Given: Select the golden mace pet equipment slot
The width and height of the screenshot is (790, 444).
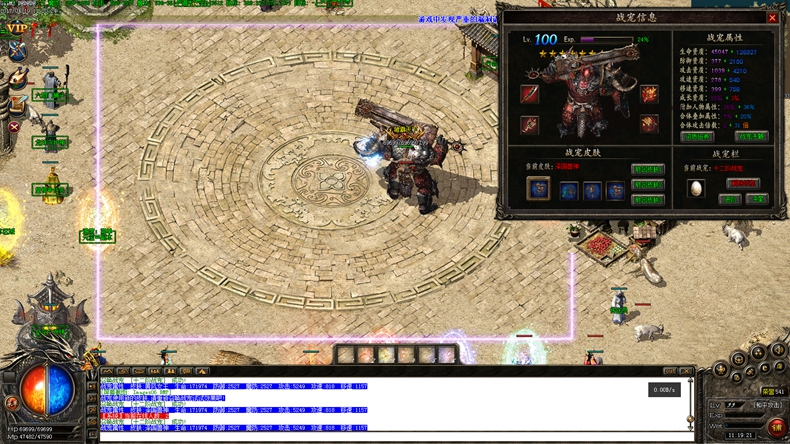Looking at the screenshot, I should click(529, 125).
